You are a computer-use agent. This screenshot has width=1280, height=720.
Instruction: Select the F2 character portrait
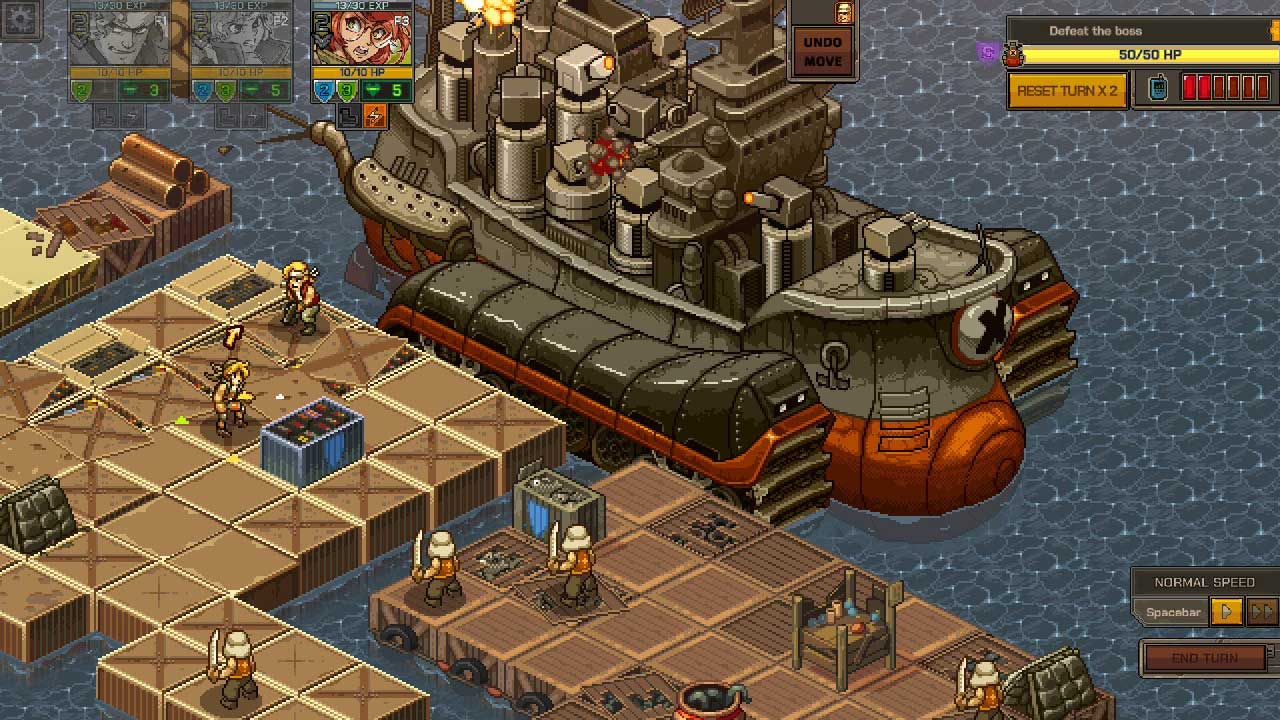240,38
